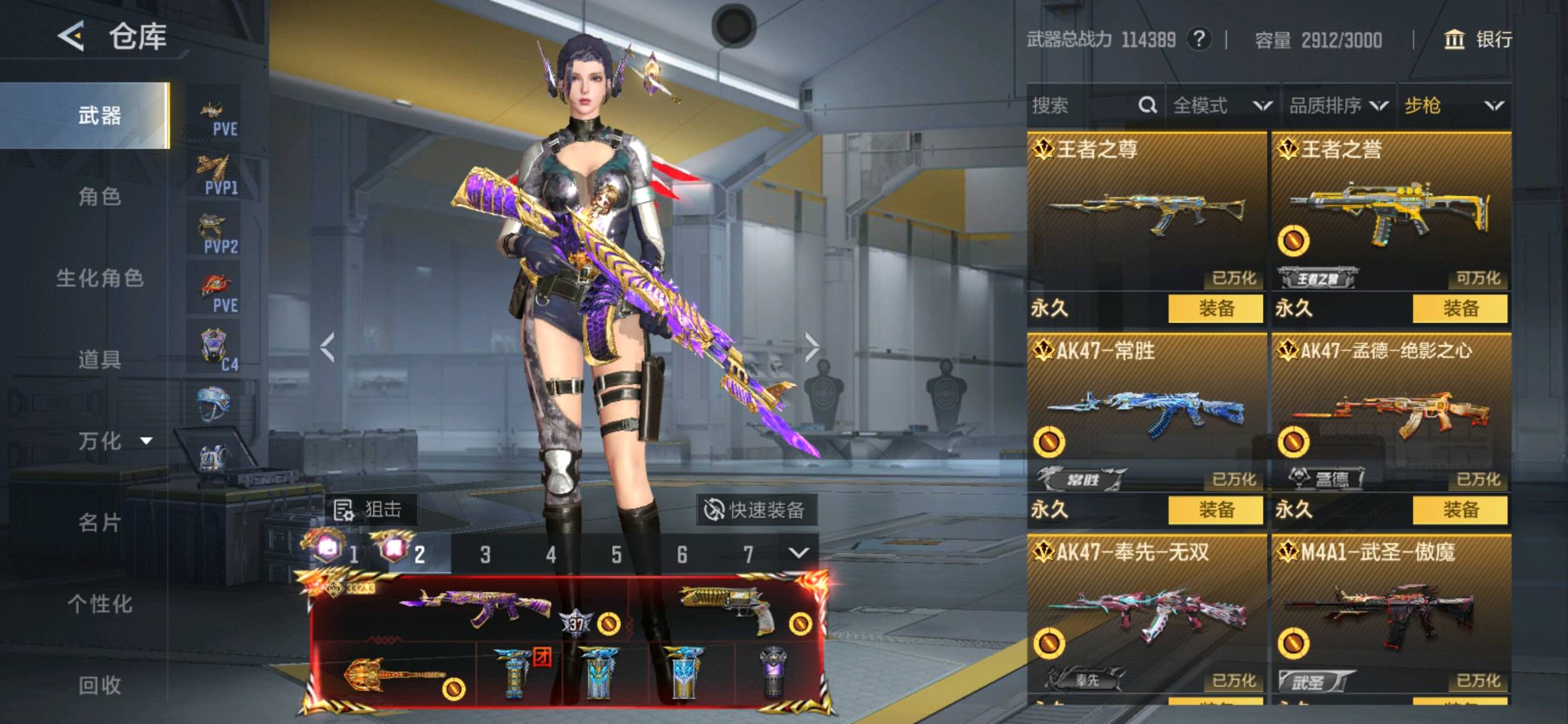Image resolution: width=1568 pixels, height=724 pixels.
Task: Click the weapon power help question mark
Action: 1199,40
